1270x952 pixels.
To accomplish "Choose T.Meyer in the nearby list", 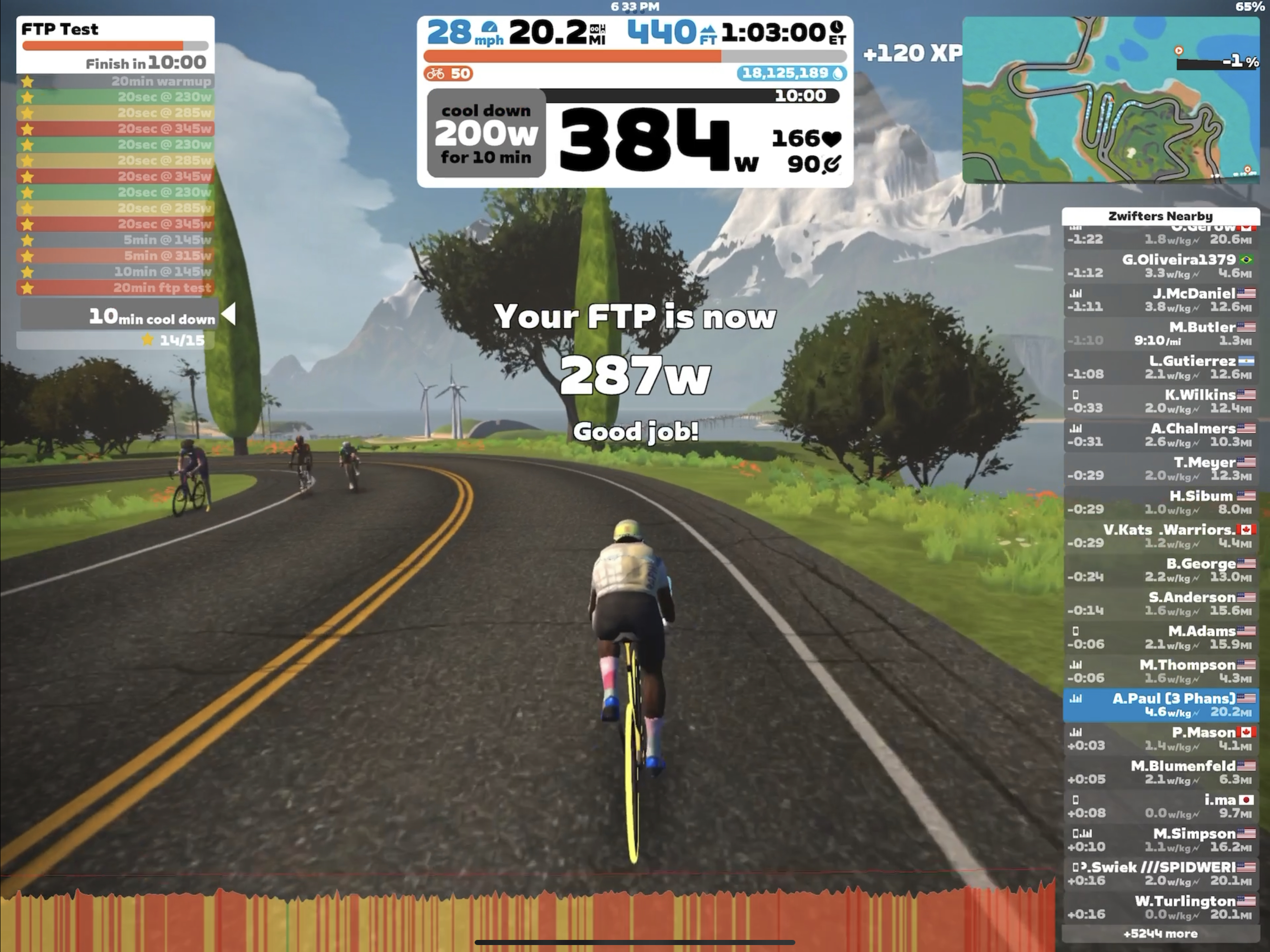I will click(x=1160, y=469).
